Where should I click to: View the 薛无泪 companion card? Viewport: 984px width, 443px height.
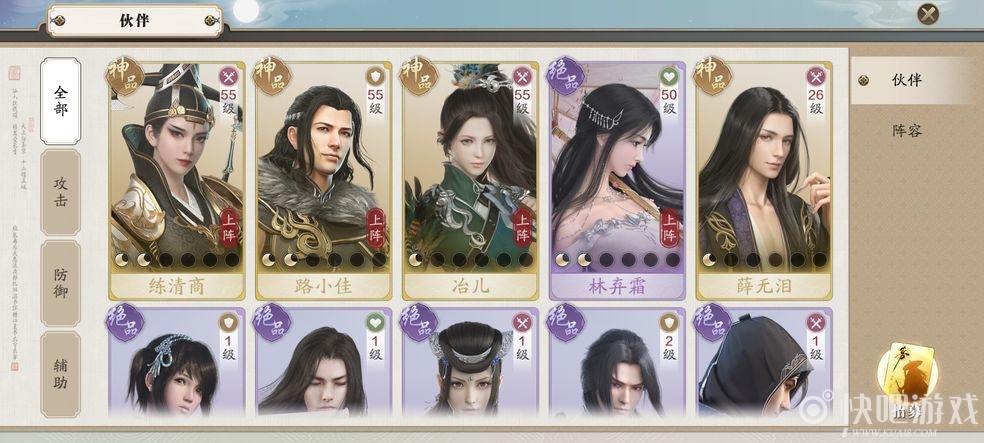tap(764, 180)
